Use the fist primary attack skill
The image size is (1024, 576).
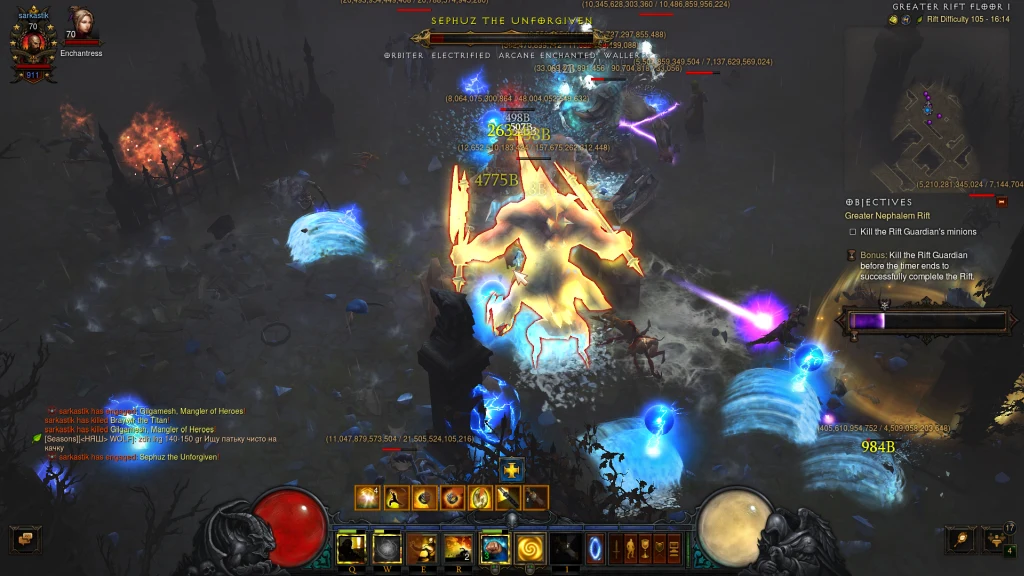(x=494, y=548)
